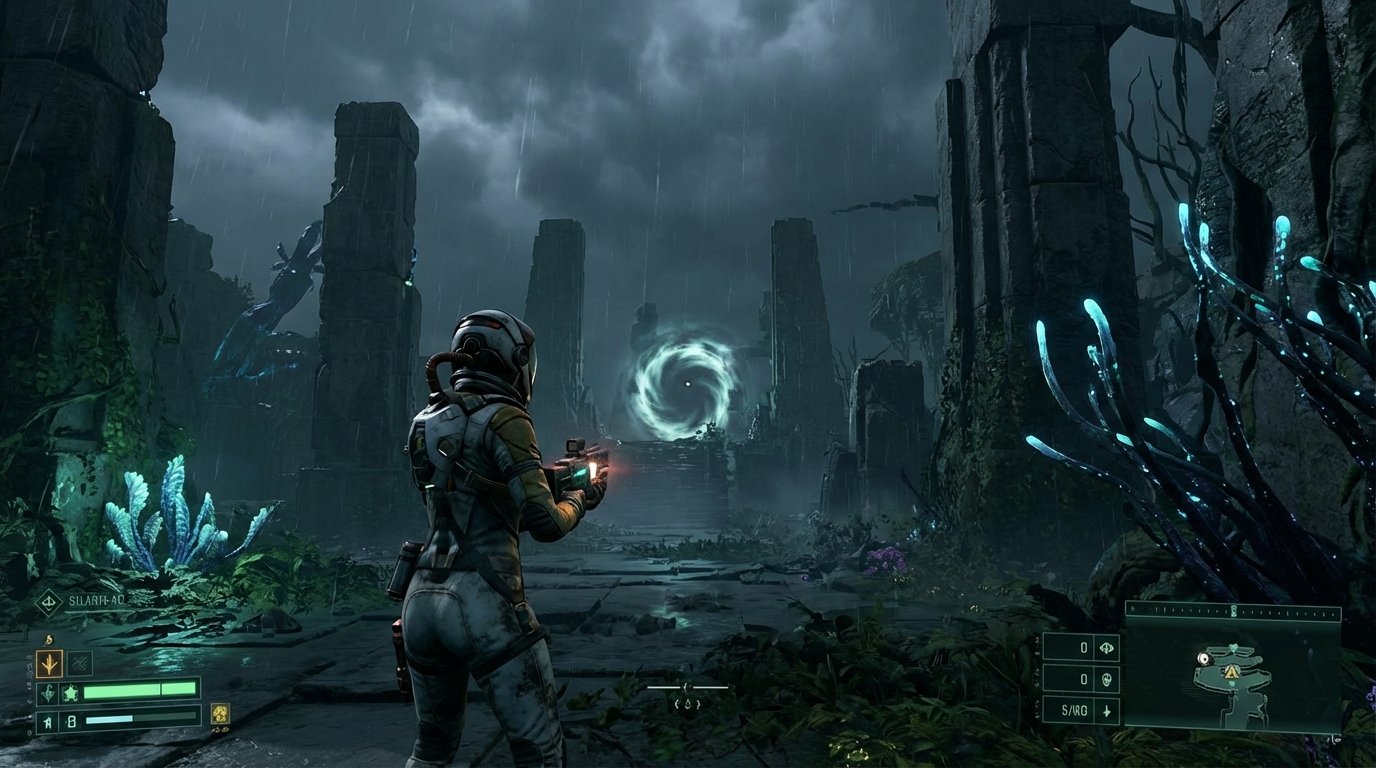Click the S/ARG text label
This screenshot has width=1376, height=768.
pos(1075,710)
